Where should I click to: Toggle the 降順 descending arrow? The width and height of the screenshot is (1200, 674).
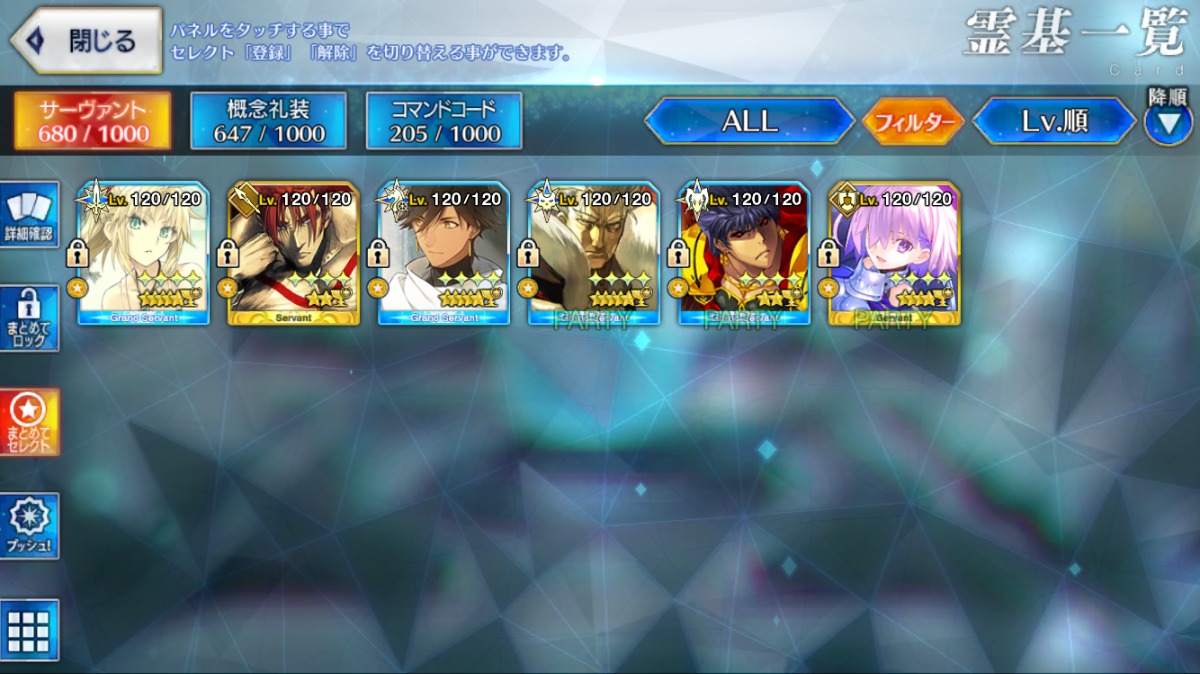[1167, 123]
